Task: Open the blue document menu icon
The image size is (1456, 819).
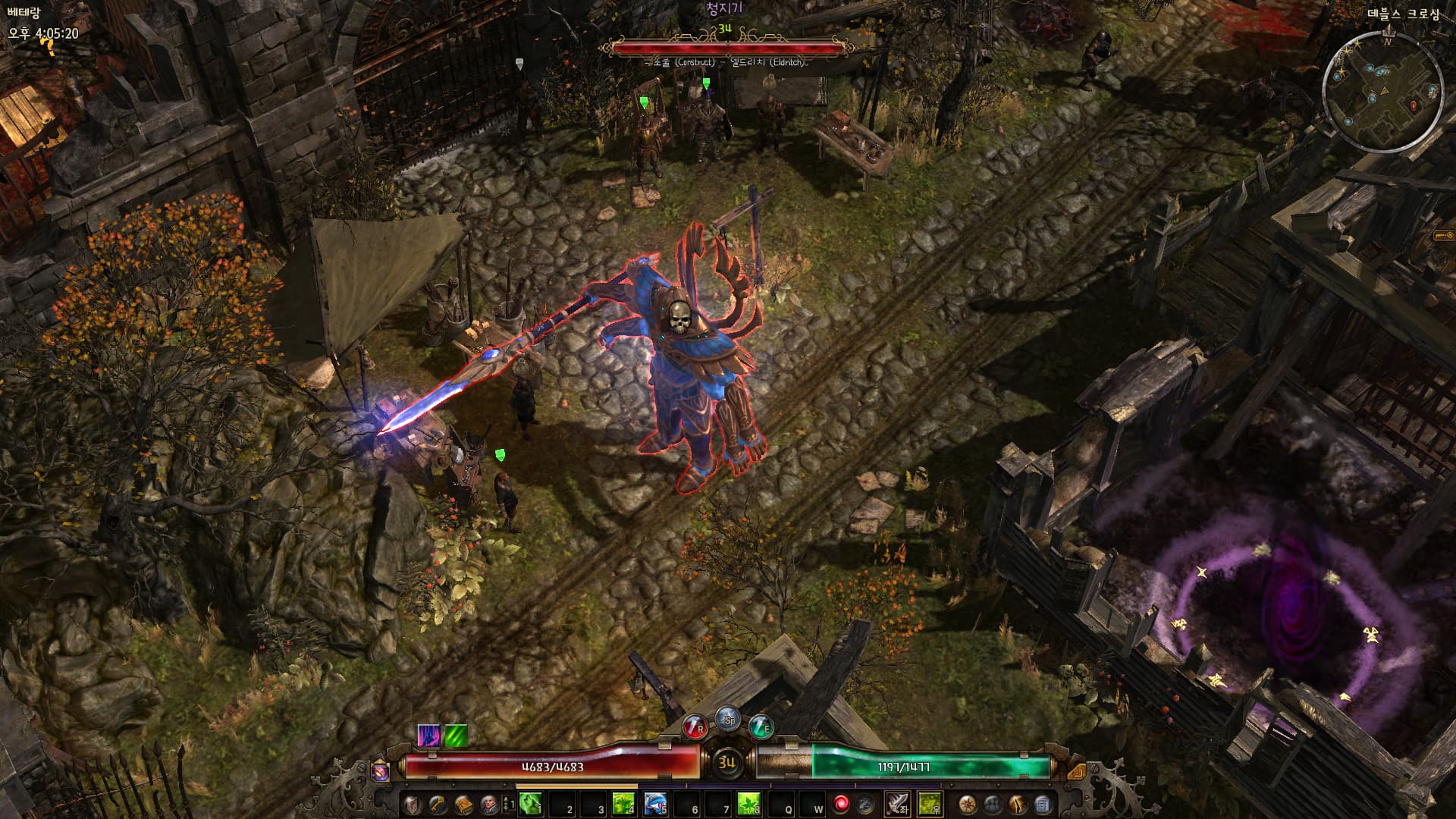Action: [1043, 804]
